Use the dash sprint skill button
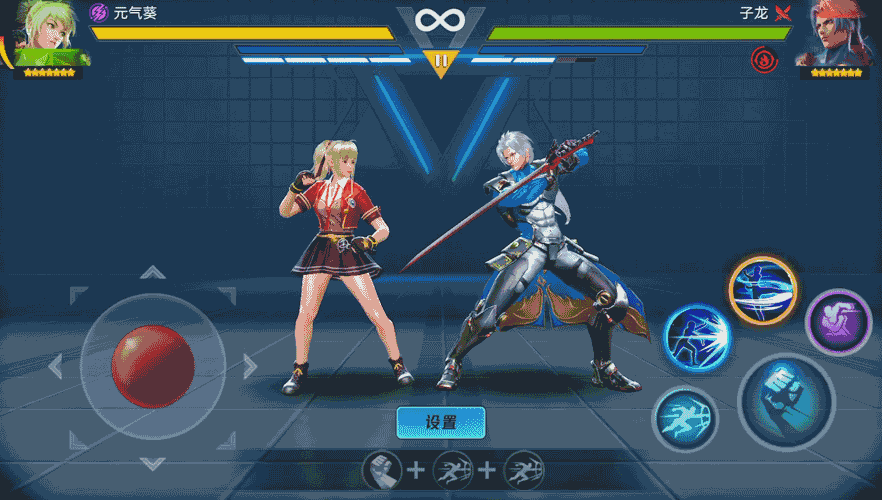 coord(685,418)
